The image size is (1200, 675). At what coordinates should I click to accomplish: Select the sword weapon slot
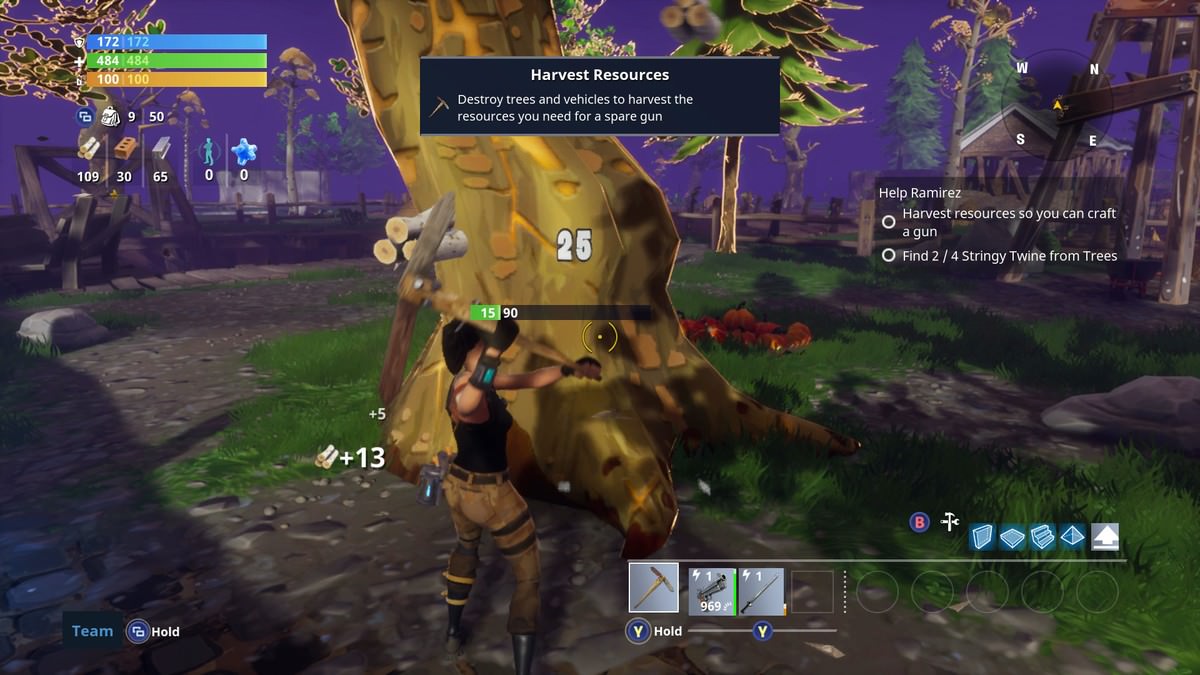(762, 591)
